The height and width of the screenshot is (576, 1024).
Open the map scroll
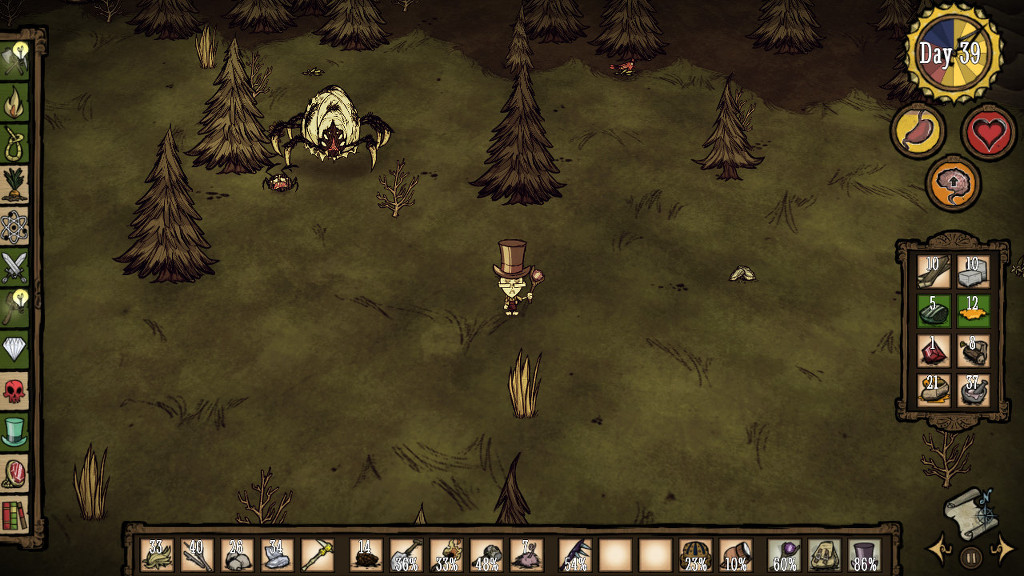[x=967, y=510]
